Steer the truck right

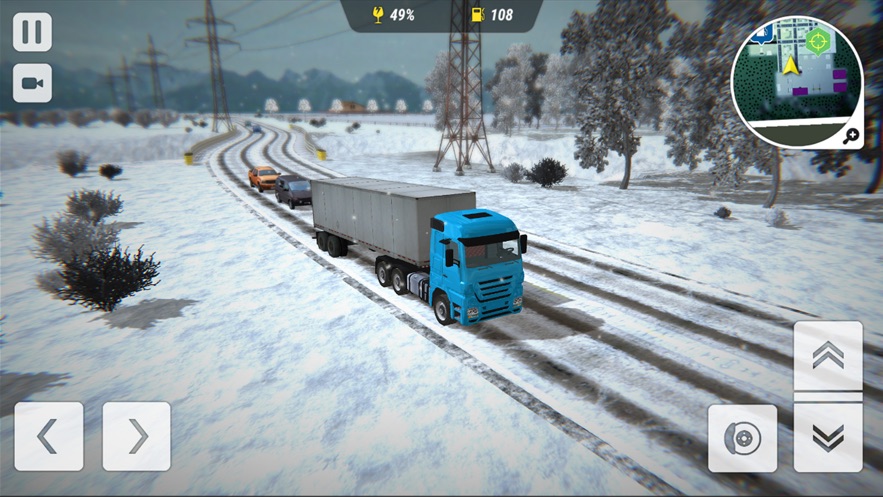click(136, 436)
